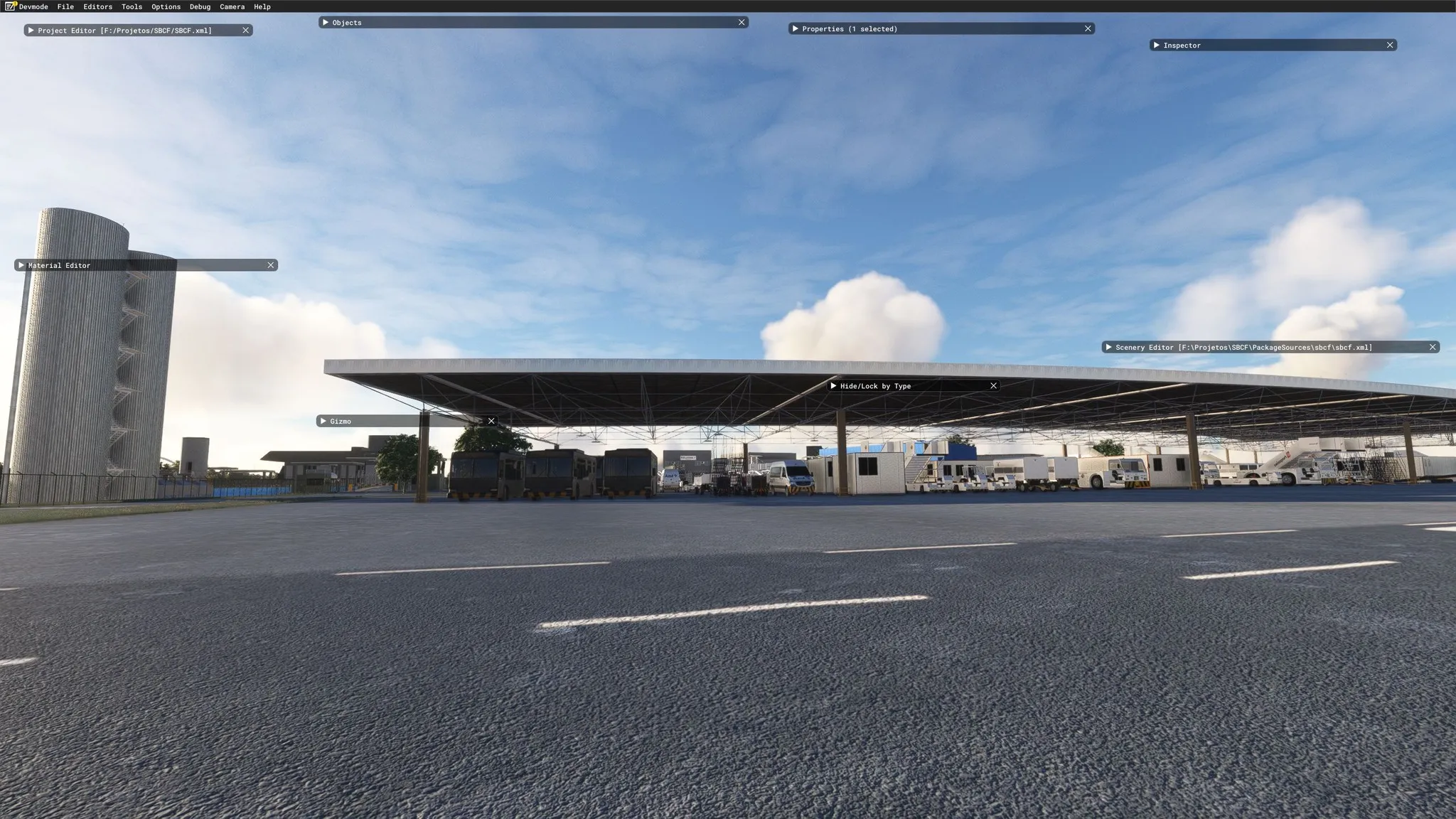
Task: Close the Scenery Editor window
Action: tap(1433, 348)
